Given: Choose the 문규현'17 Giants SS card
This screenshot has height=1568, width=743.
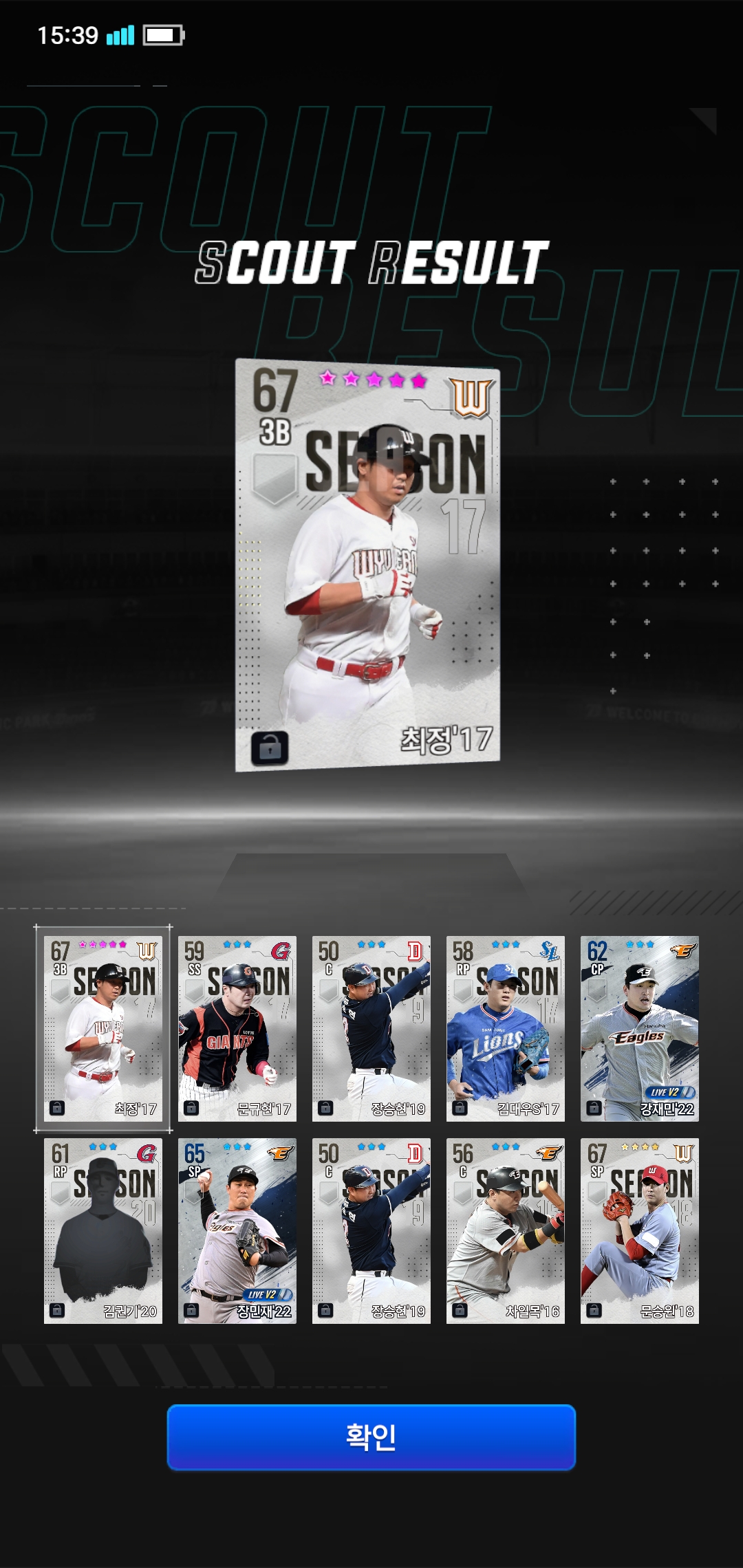Looking at the screenshot, I should click(237, 1028).
